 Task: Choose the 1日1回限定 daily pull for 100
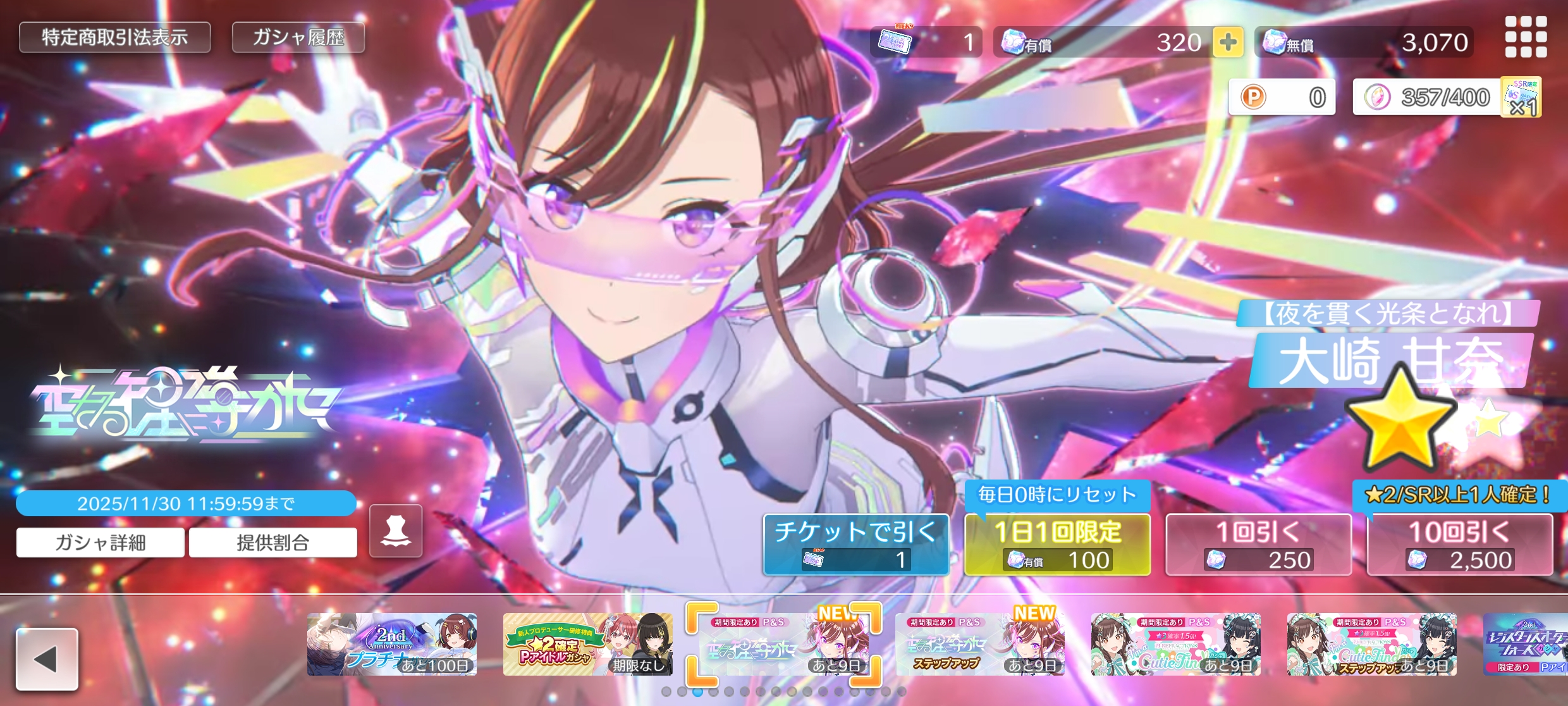1057,544
